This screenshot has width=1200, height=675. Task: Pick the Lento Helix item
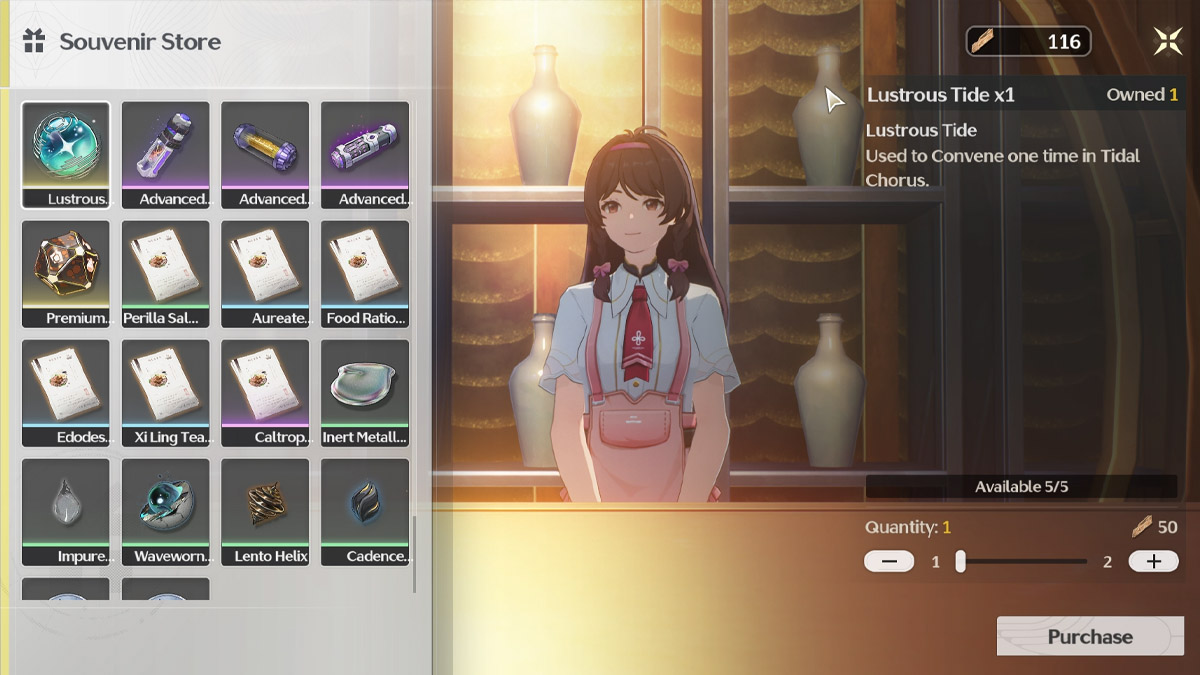coord(265,511)
